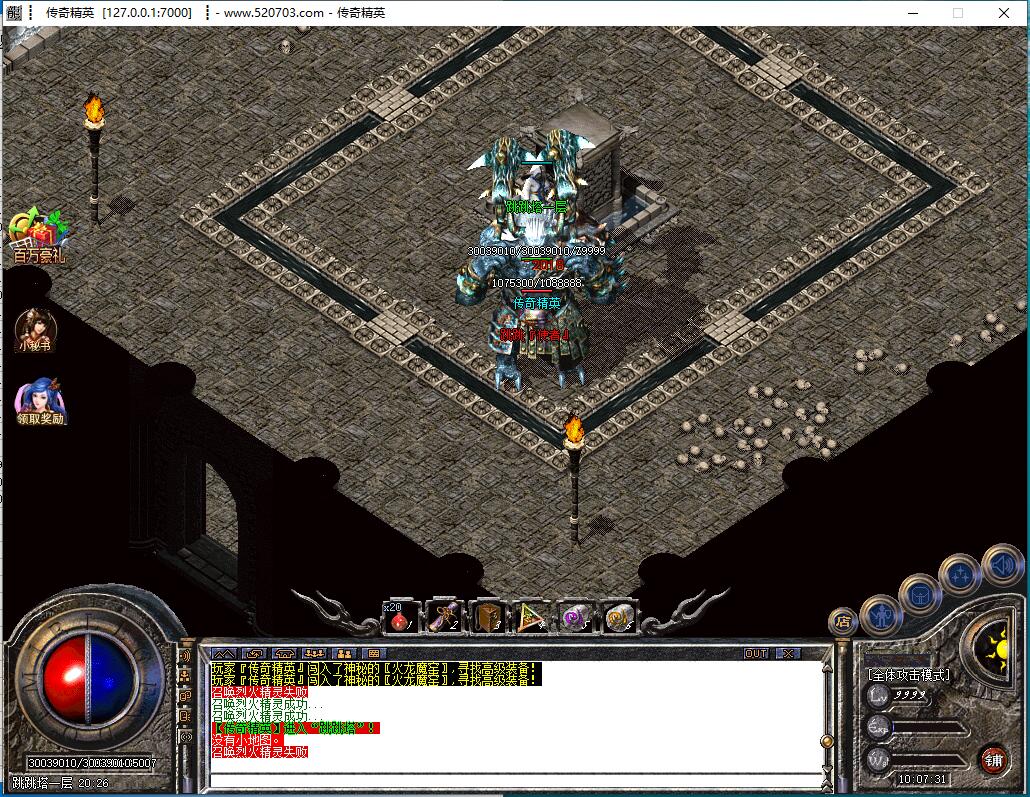Open the 百万豪礼 gift box icon
The width and height of the screenshot is (1030, 797).
pos(37,234)
